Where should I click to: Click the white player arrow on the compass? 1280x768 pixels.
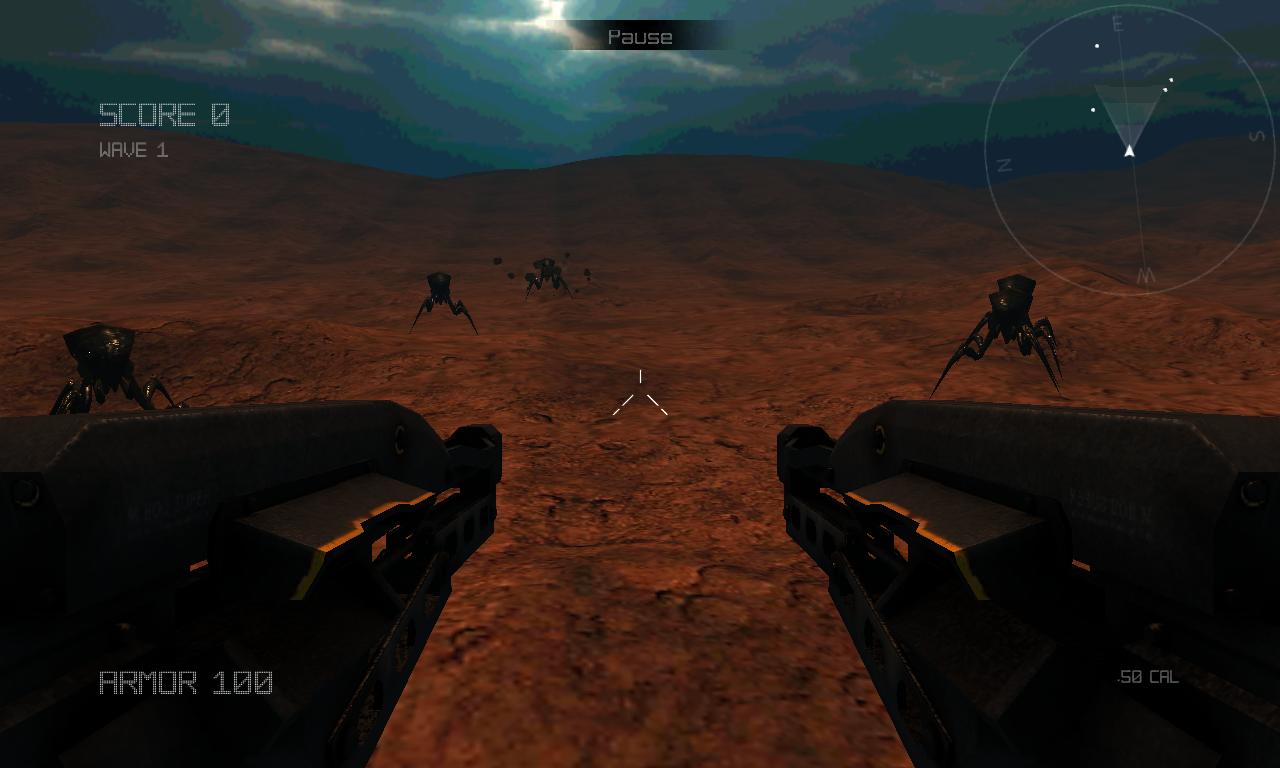tap(1128, 152)
